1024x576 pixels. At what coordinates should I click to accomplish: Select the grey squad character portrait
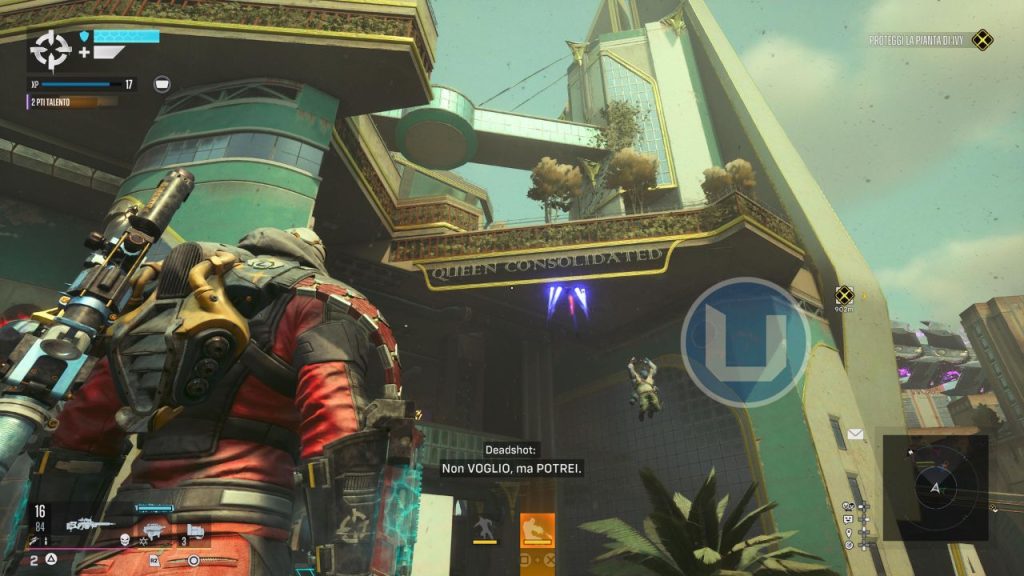point(484,529)
